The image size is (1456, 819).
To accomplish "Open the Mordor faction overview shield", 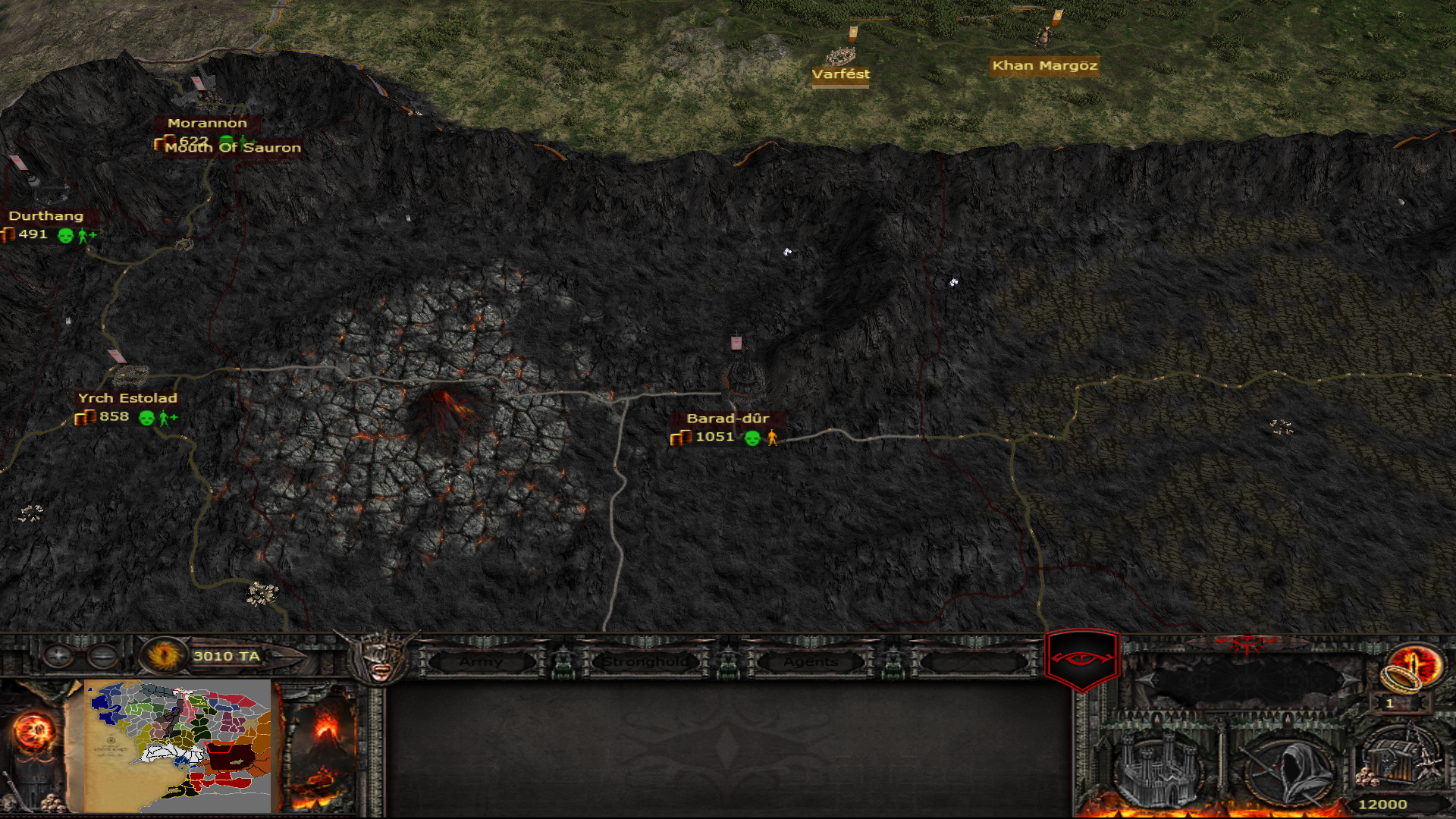I will click(x=1081, y=658).
